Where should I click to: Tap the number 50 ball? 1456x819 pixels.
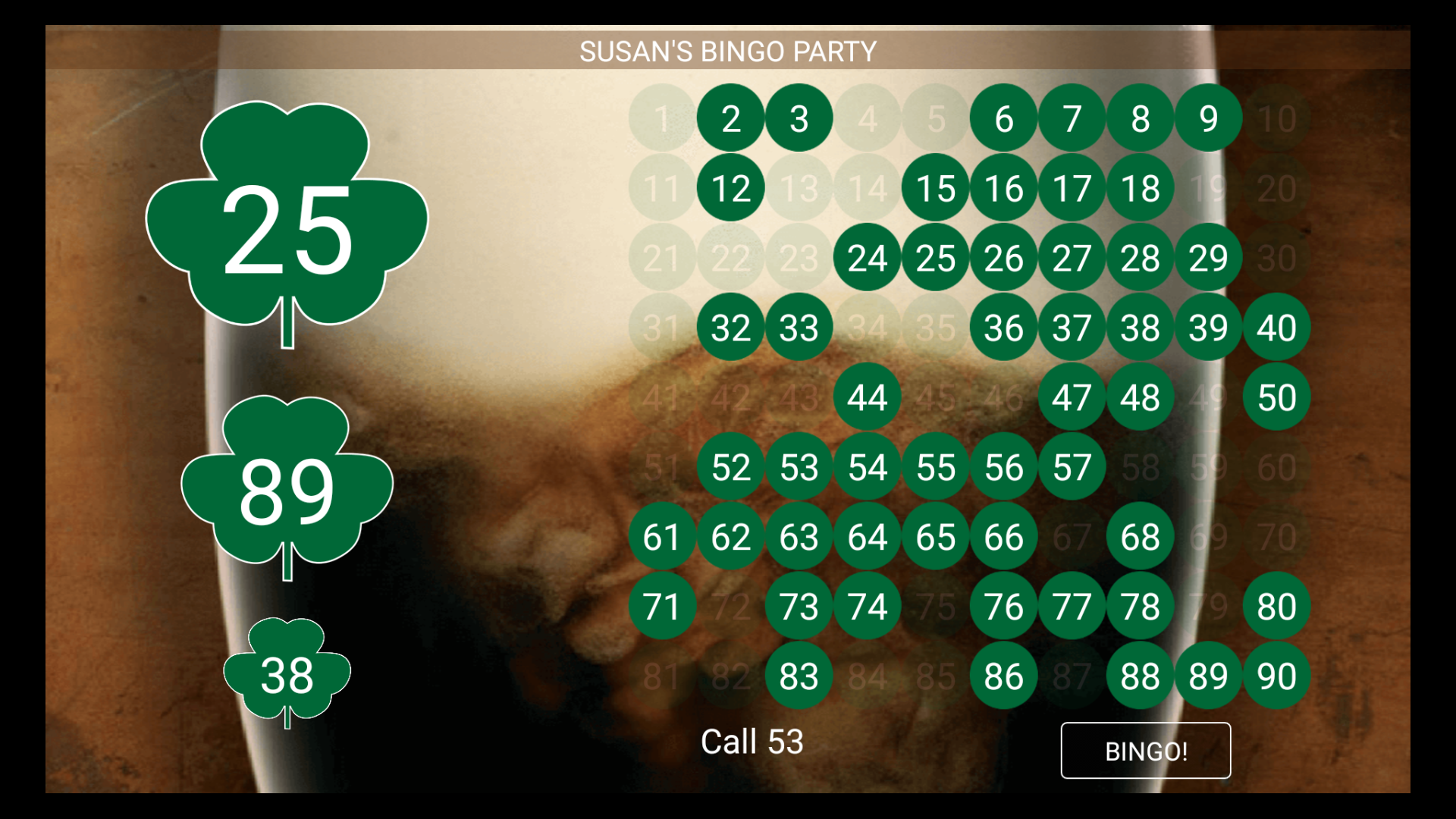click(x=1276, y=398)
